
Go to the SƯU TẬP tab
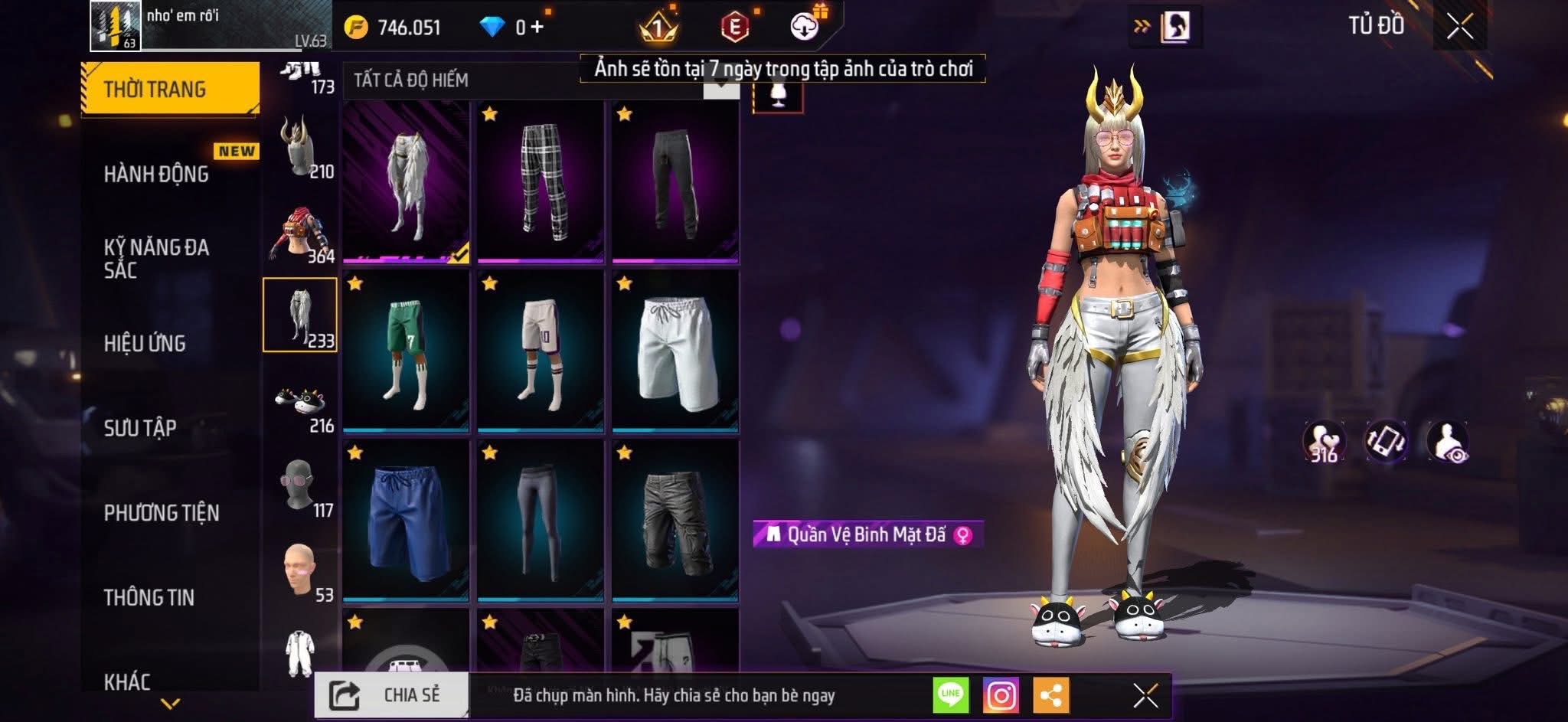[140, 427]
